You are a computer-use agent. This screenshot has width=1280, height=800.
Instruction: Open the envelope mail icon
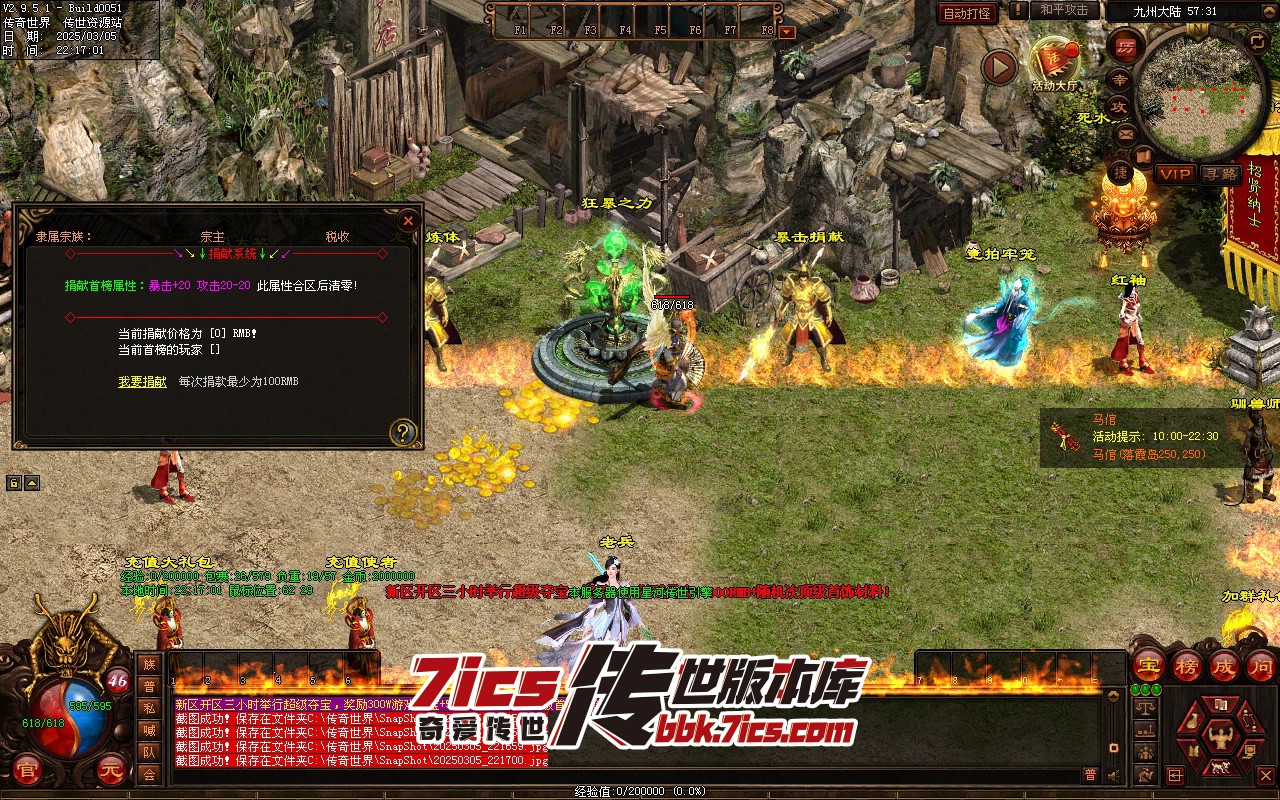(x=1125, y=135)
